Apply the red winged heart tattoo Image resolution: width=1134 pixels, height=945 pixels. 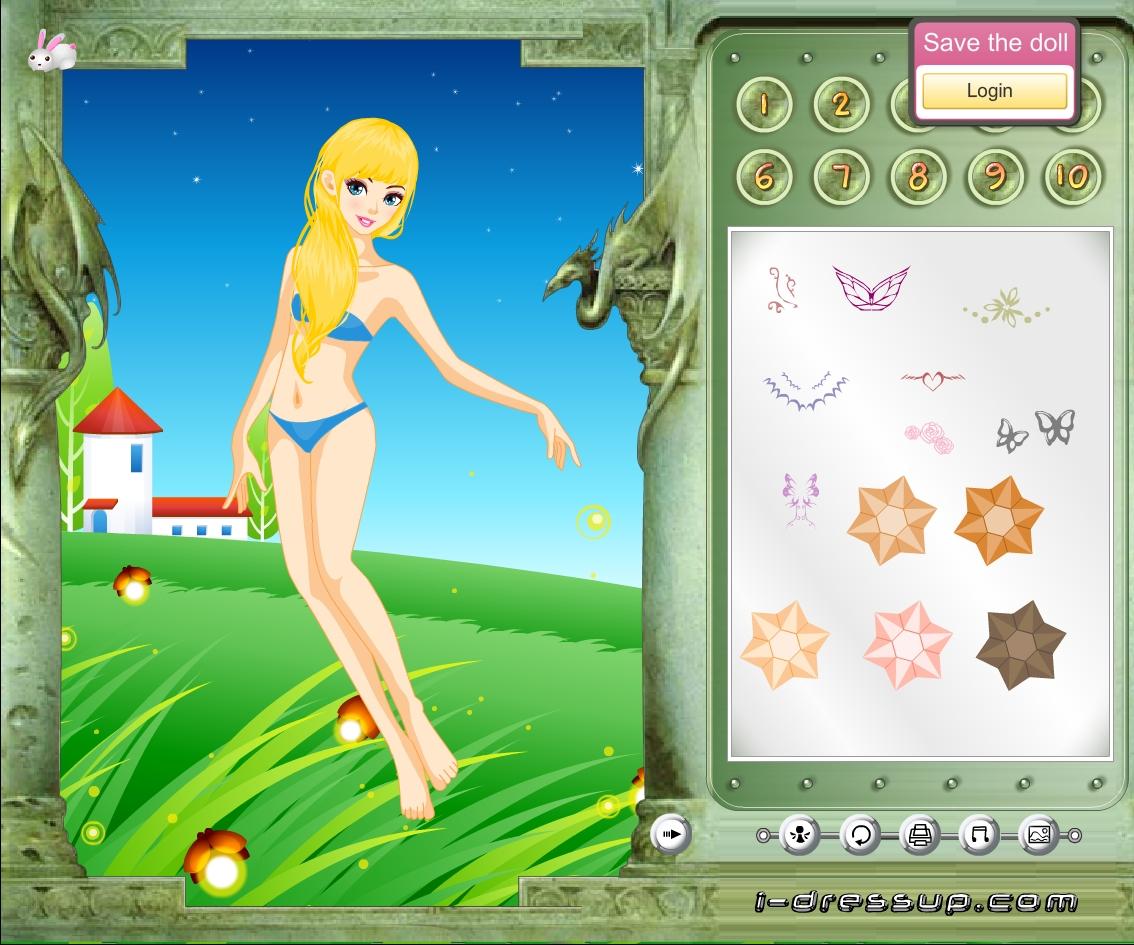932,380
